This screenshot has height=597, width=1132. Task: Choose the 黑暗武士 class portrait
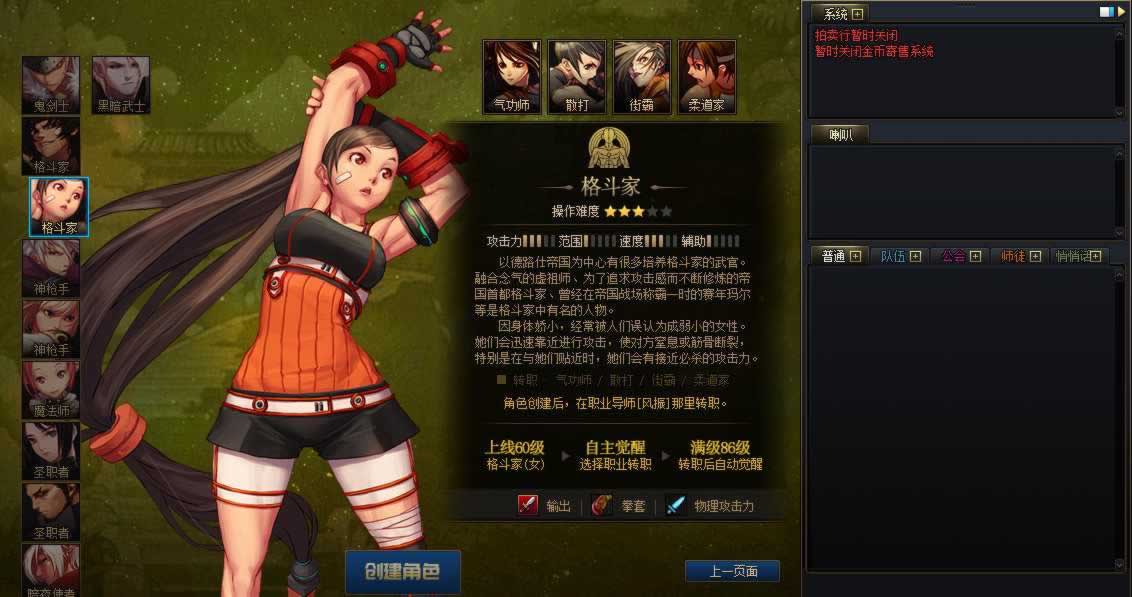[120, 85]
